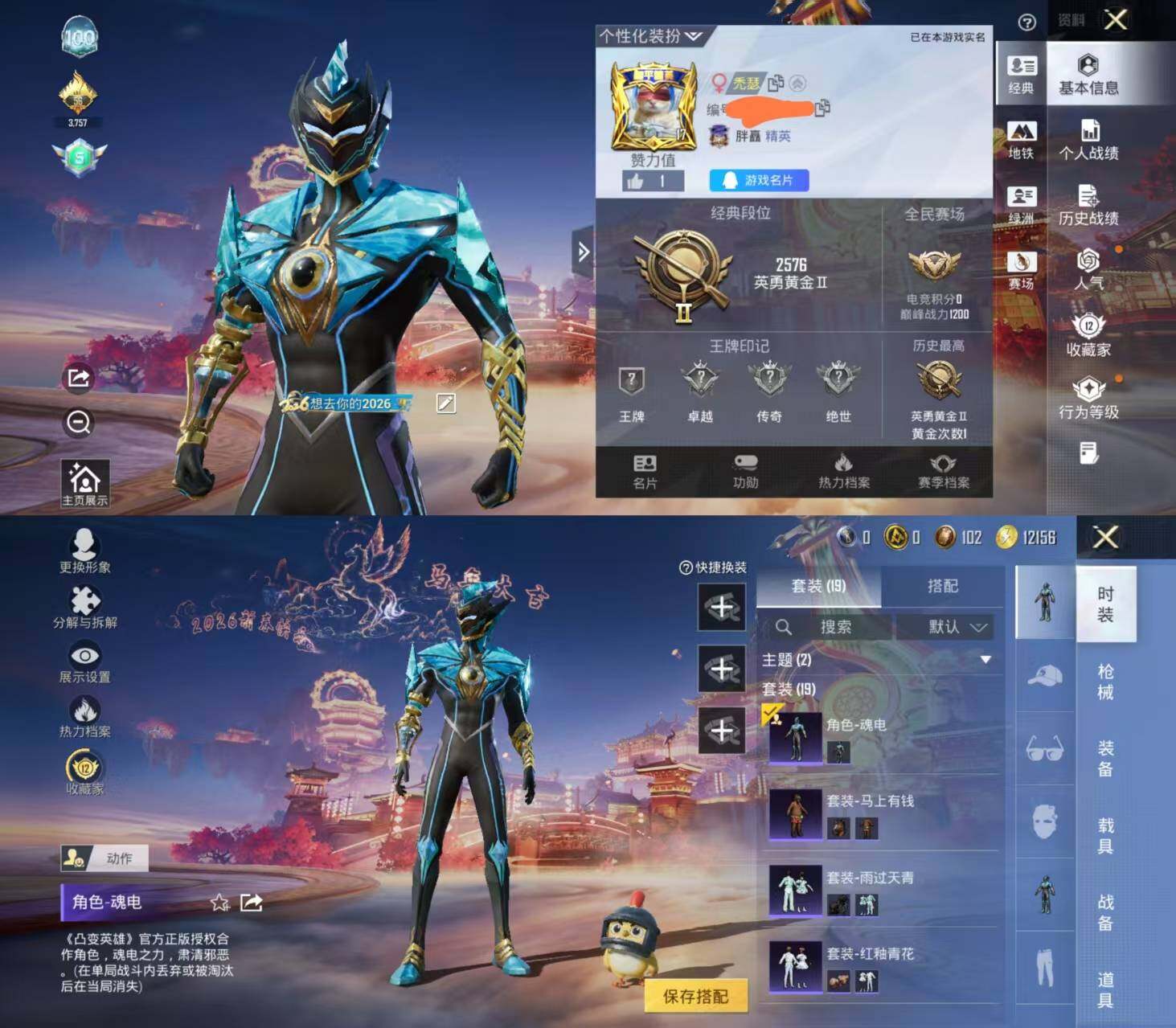The image size is (1176, 1028).
Task: Open the 收藏家 collector page
Action: click(1088, 335)
